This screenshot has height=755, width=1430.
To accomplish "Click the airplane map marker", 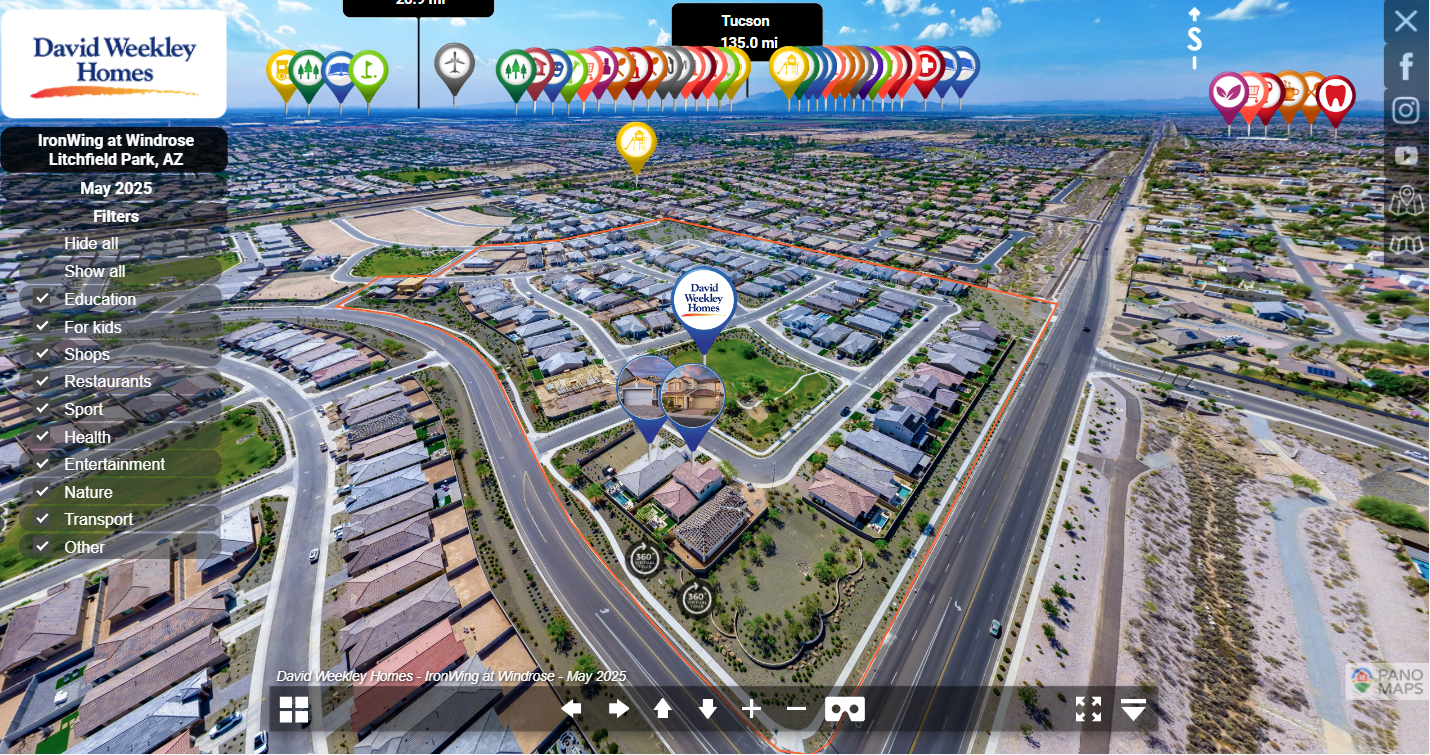I will coord(455,64).
